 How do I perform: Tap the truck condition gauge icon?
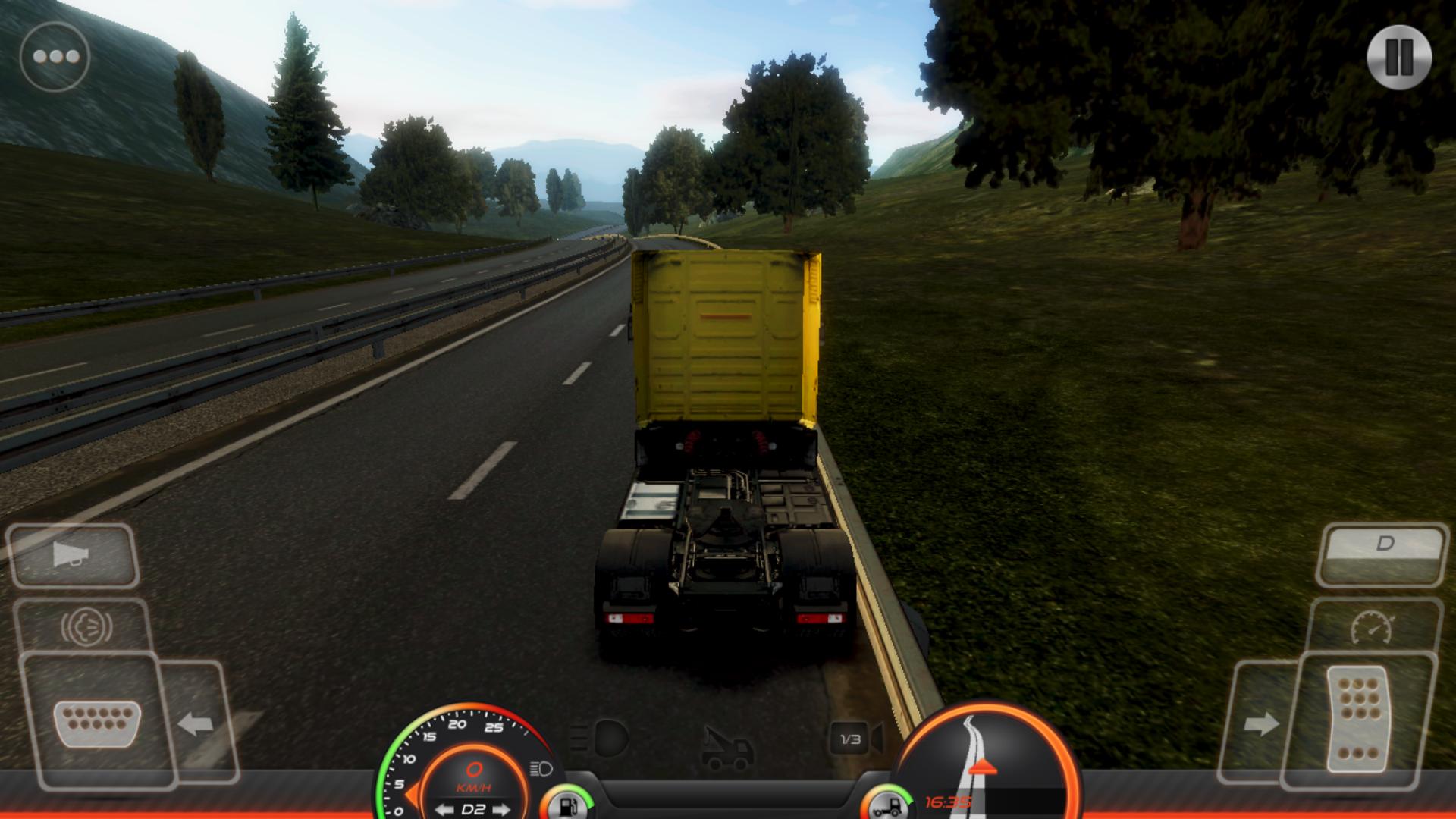coord(887,805)
